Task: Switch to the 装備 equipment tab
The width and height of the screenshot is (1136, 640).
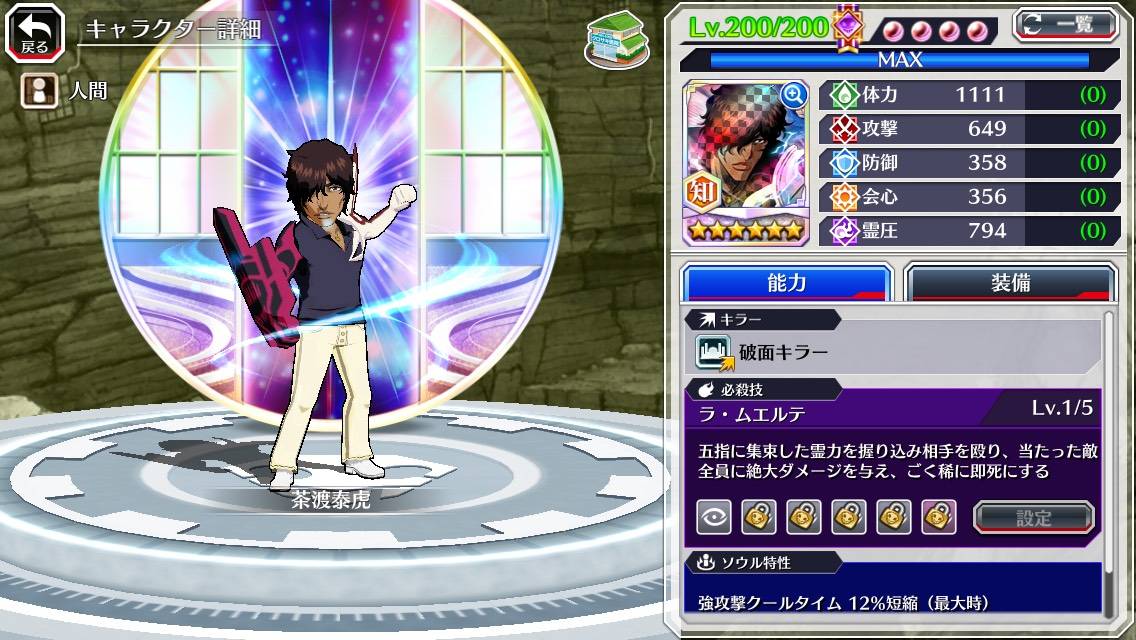Action: coord(1009,283)
